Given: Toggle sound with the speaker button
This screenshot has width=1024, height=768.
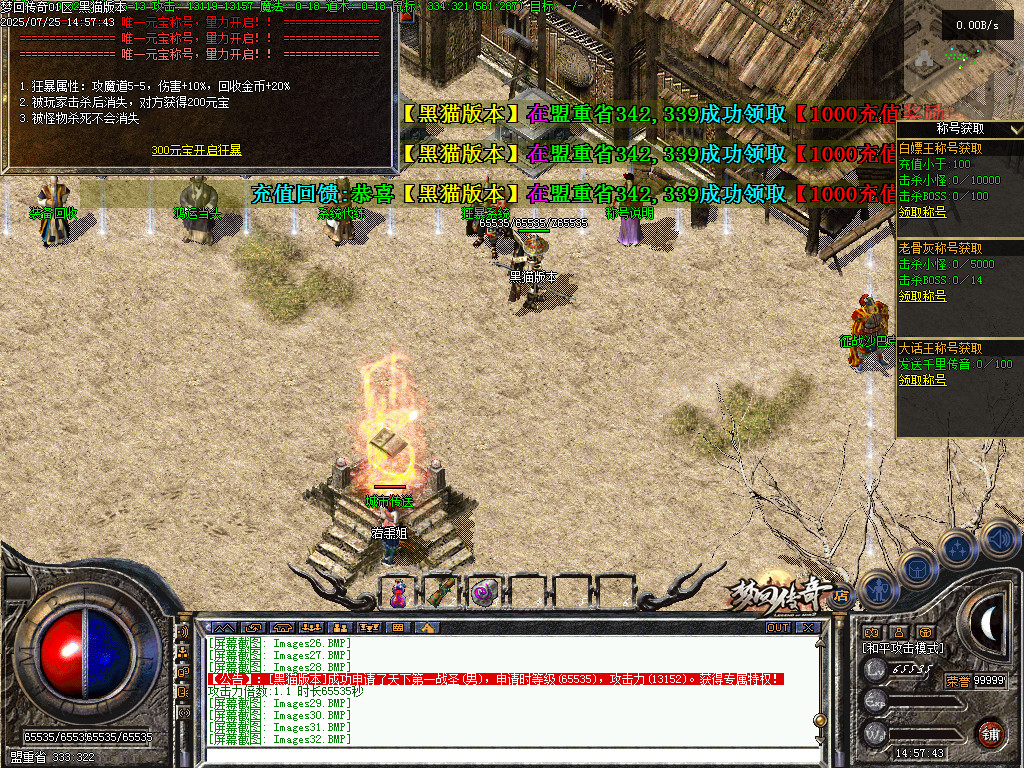Looking at the screenshot, I should click(998, 541).
